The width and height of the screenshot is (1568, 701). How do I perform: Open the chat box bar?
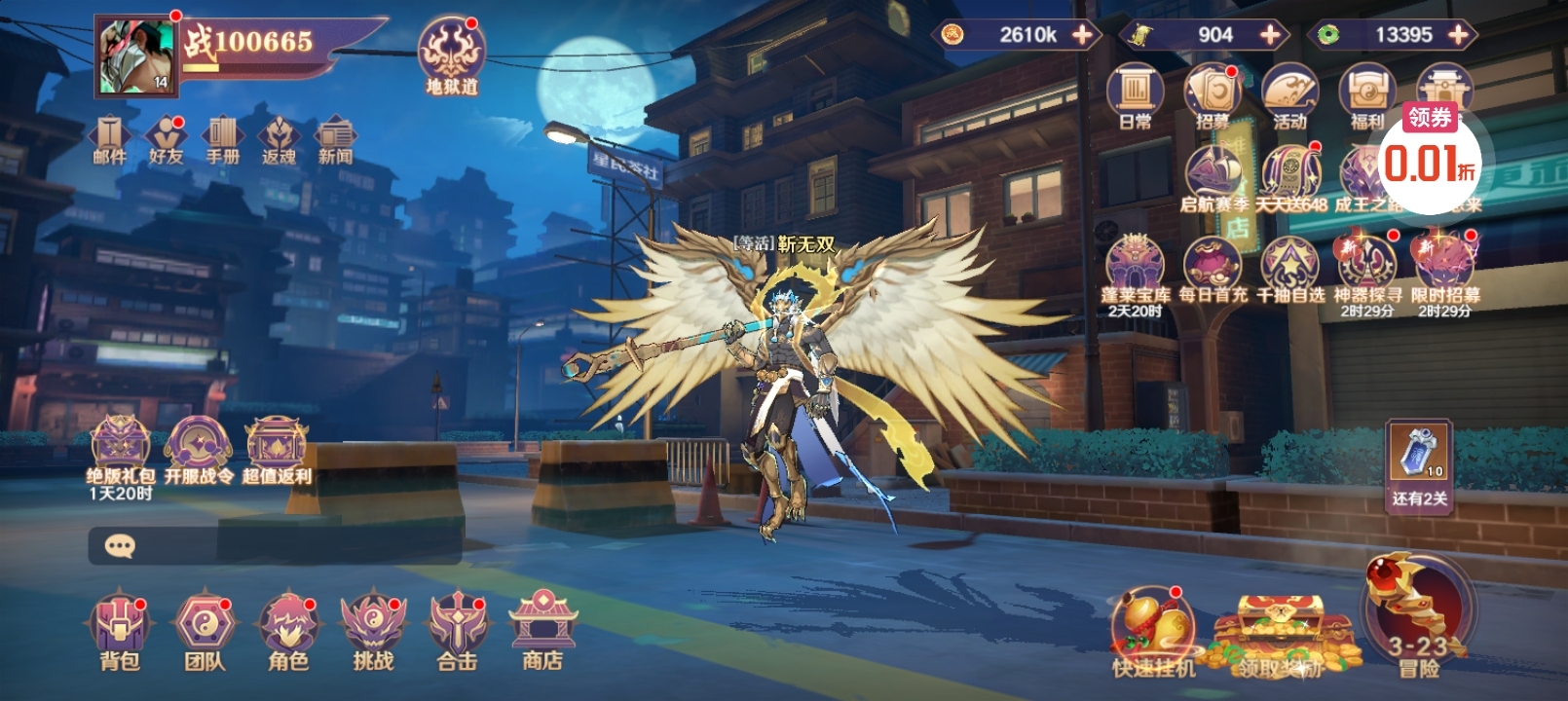pyautogui.click(x=275, y=546)
